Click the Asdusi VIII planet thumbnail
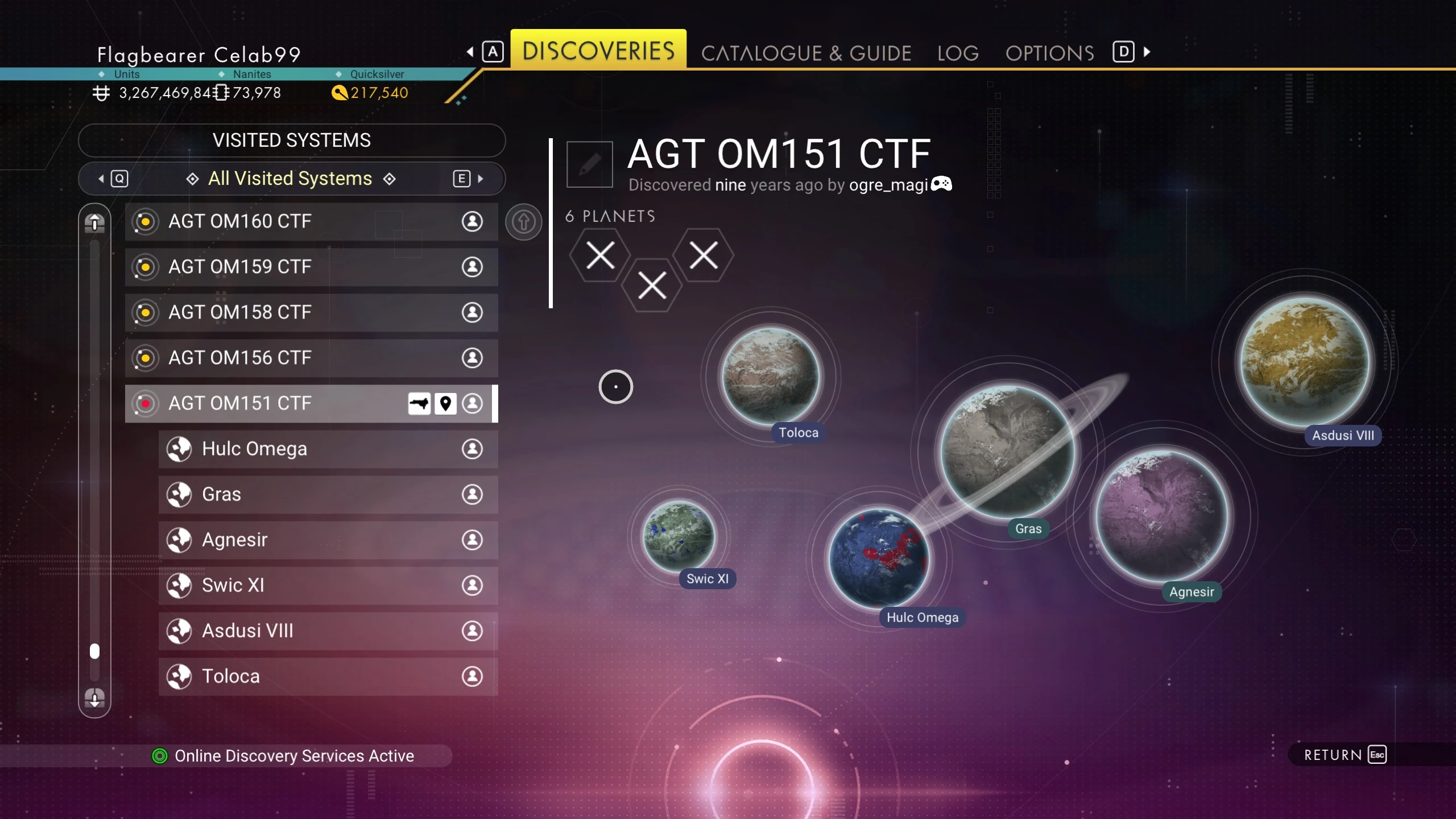 coord(1305,362)
